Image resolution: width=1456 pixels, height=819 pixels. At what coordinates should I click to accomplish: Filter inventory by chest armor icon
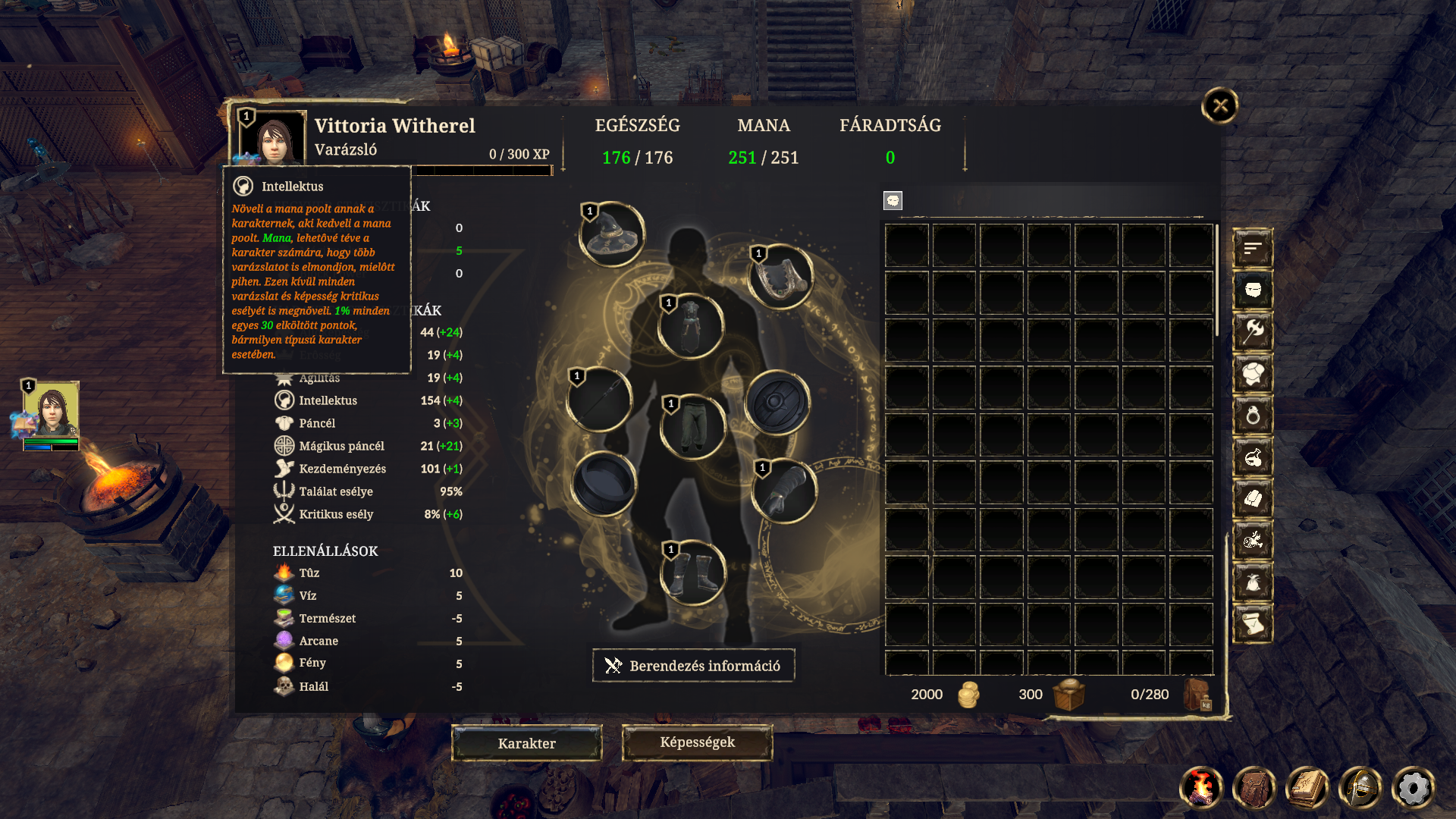click(1253, 373)
